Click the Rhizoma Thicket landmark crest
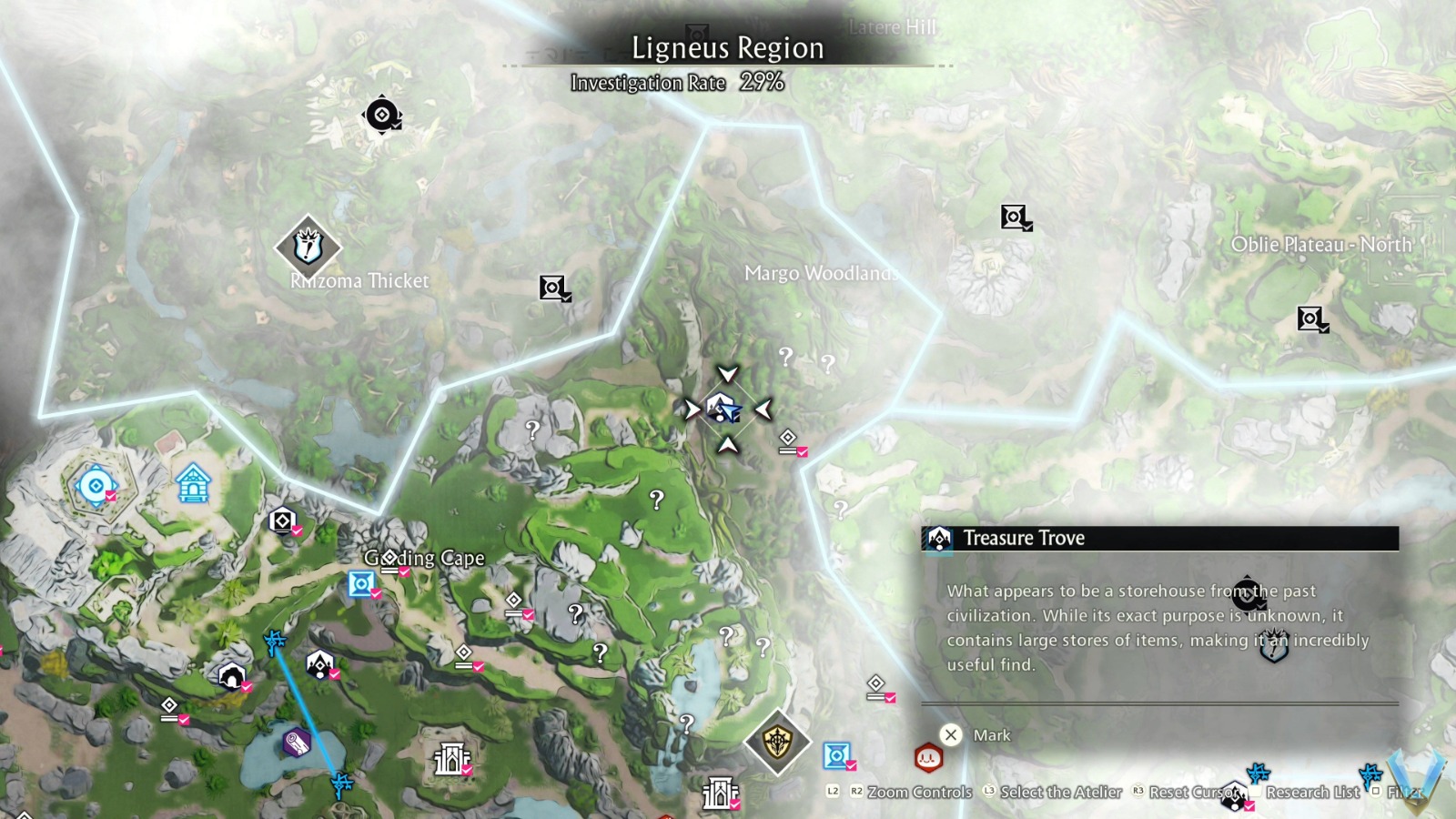1456x819 pixels. (x=307, y=246)
